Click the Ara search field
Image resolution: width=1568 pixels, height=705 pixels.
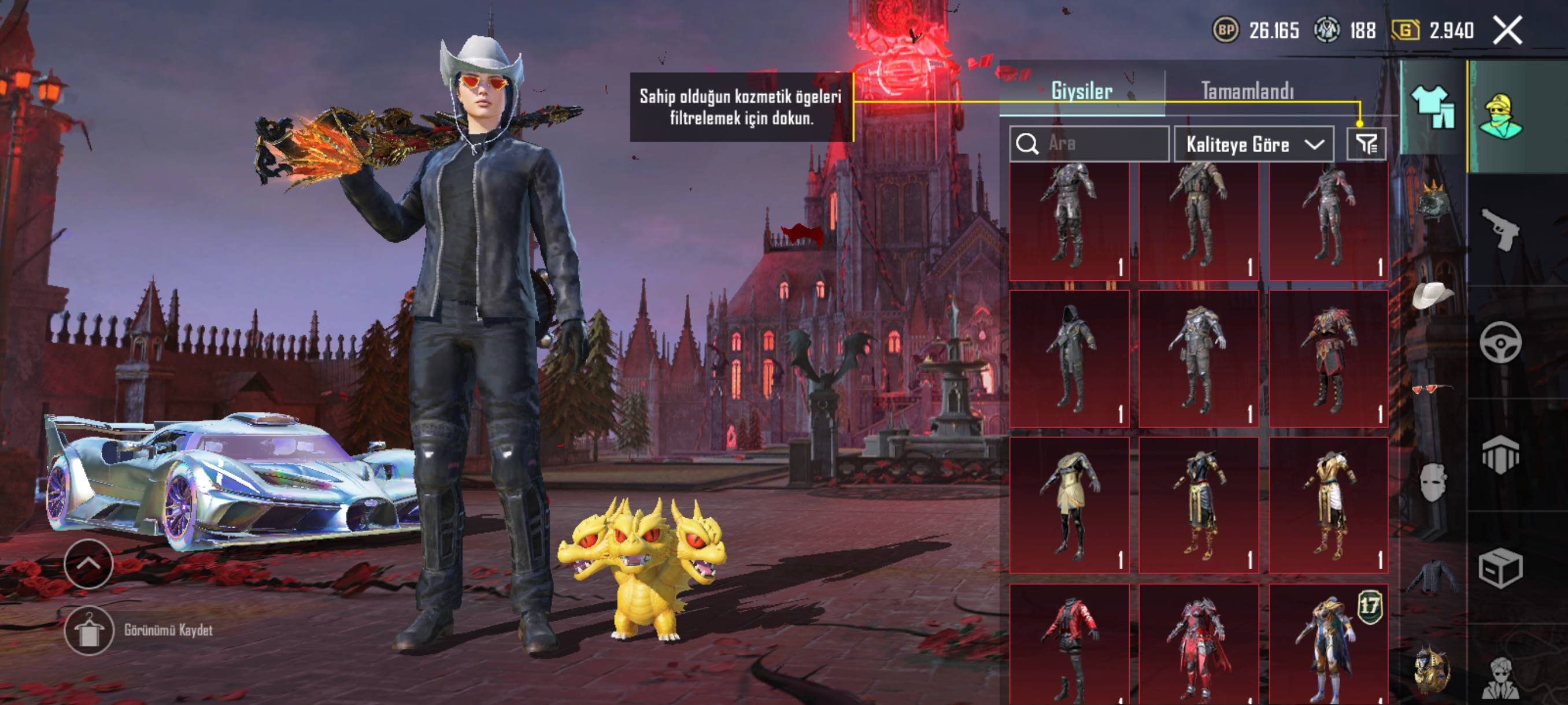pos(1090,143)
